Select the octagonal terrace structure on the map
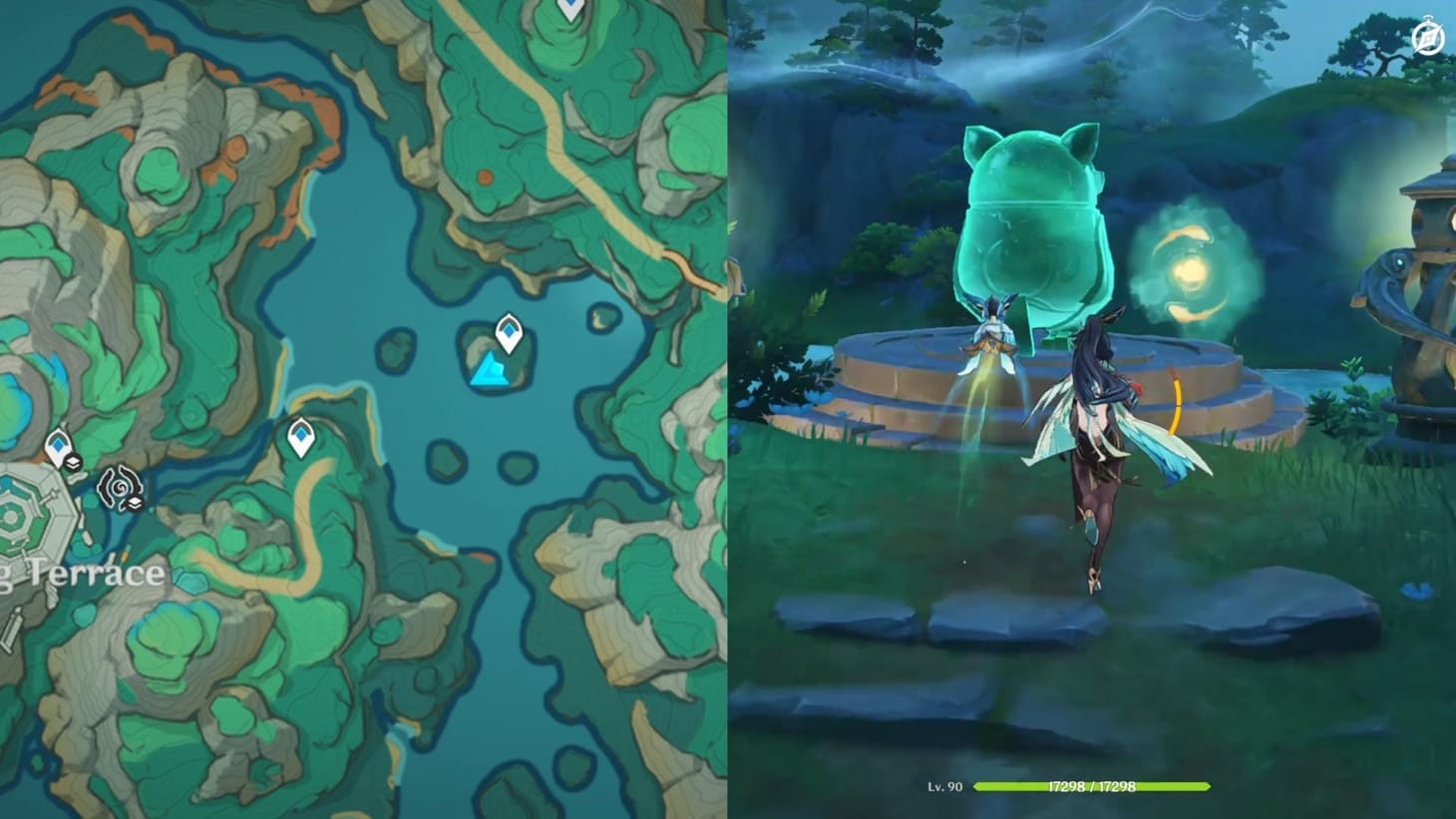Viewport: 1456px width, 819px height. 27,520
